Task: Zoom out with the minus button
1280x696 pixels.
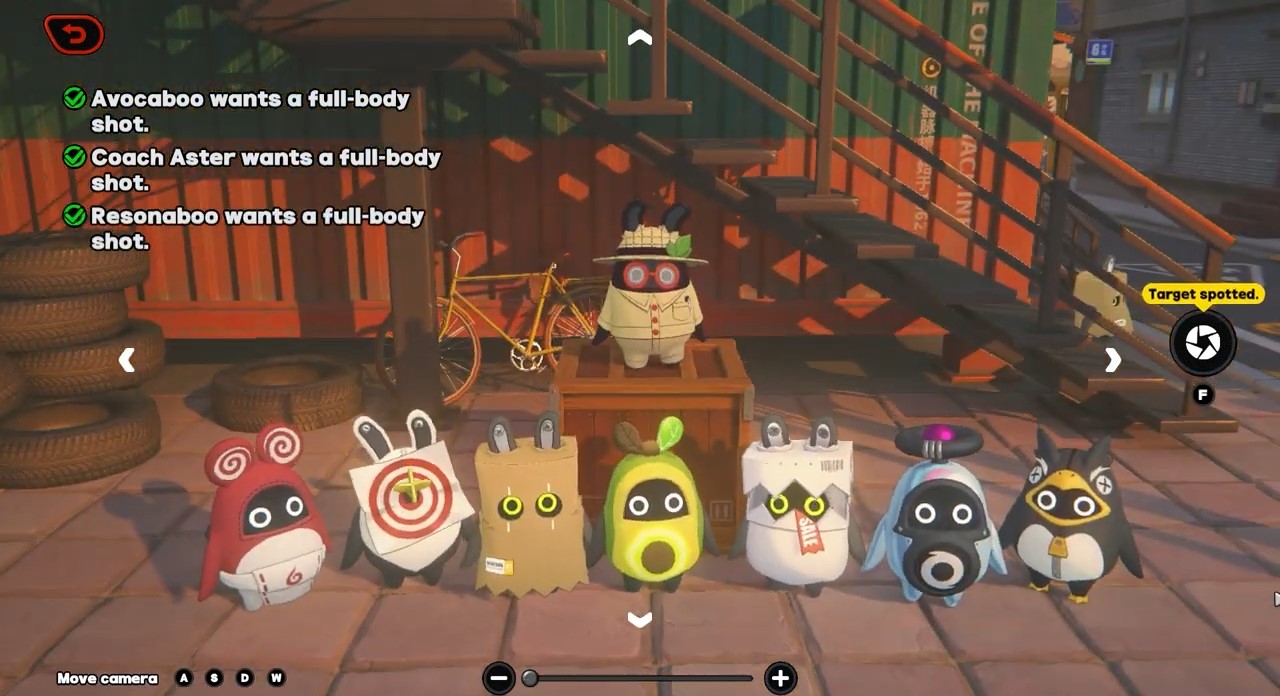Action: tap(499, 678)
